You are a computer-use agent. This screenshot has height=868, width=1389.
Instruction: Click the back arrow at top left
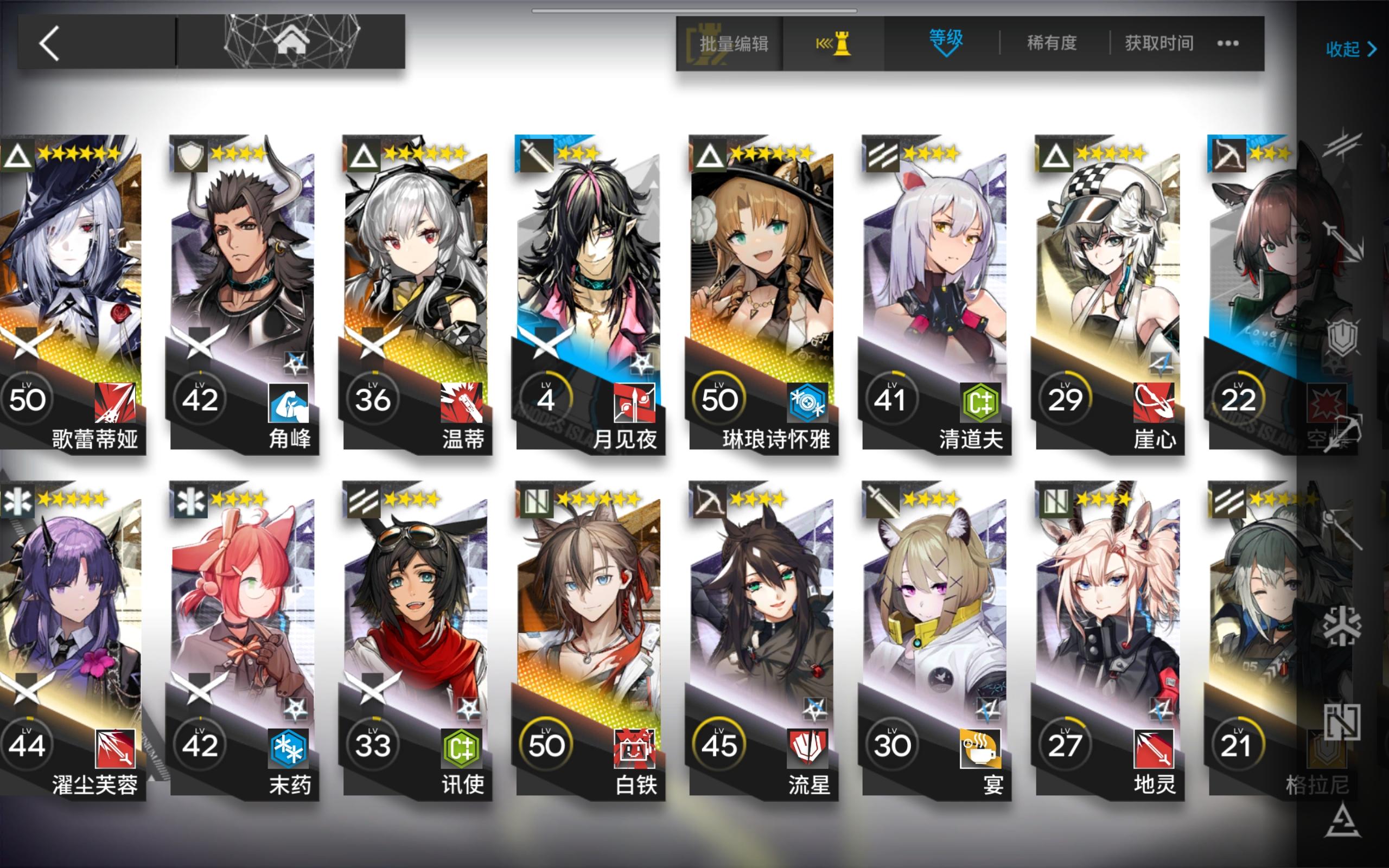tap(50, 43)
